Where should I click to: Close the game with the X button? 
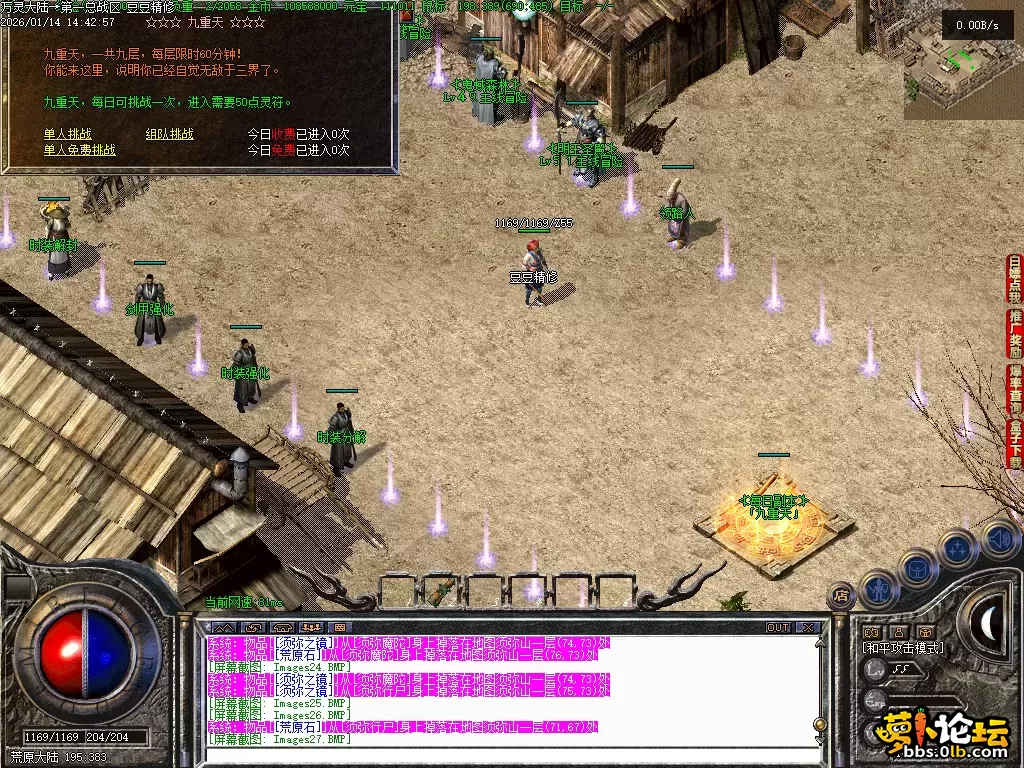click(808, 628)
